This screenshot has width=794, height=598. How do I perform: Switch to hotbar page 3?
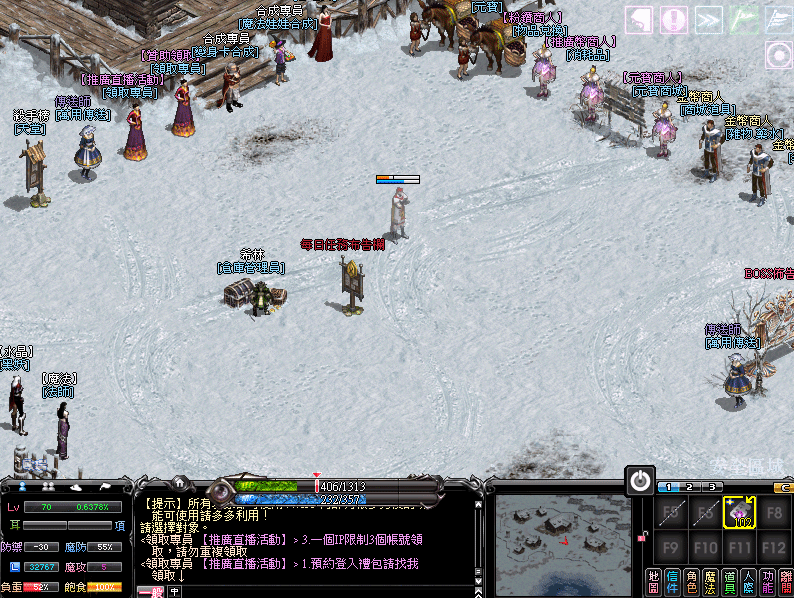tap(710, 487)
